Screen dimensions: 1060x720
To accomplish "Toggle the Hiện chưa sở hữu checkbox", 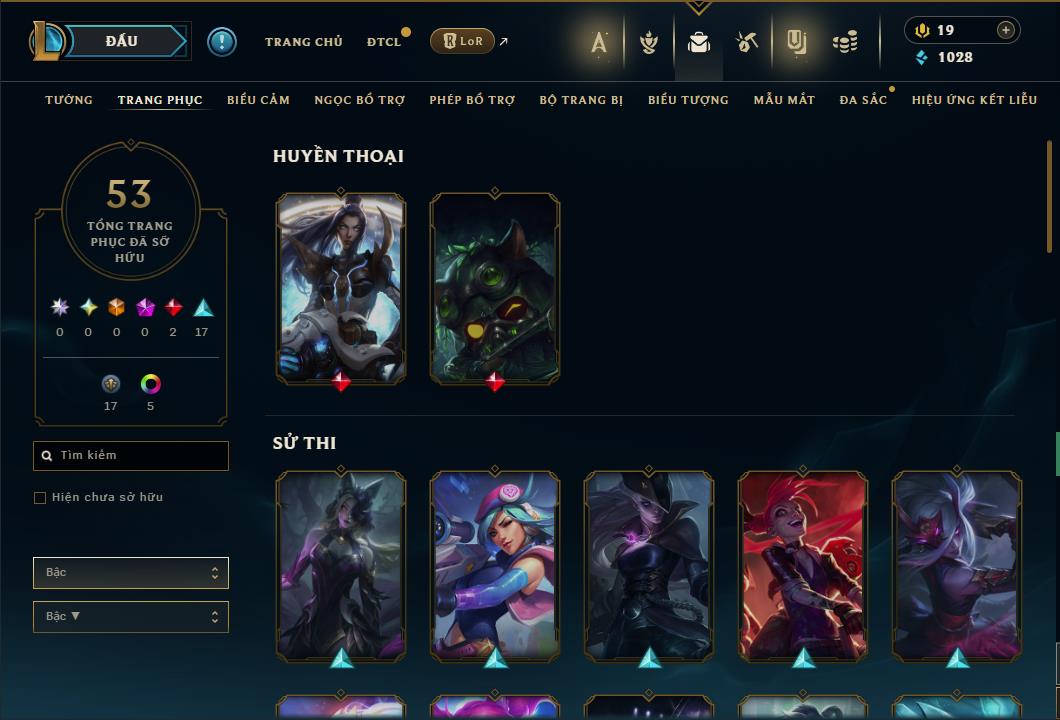I will coord(40,498).
